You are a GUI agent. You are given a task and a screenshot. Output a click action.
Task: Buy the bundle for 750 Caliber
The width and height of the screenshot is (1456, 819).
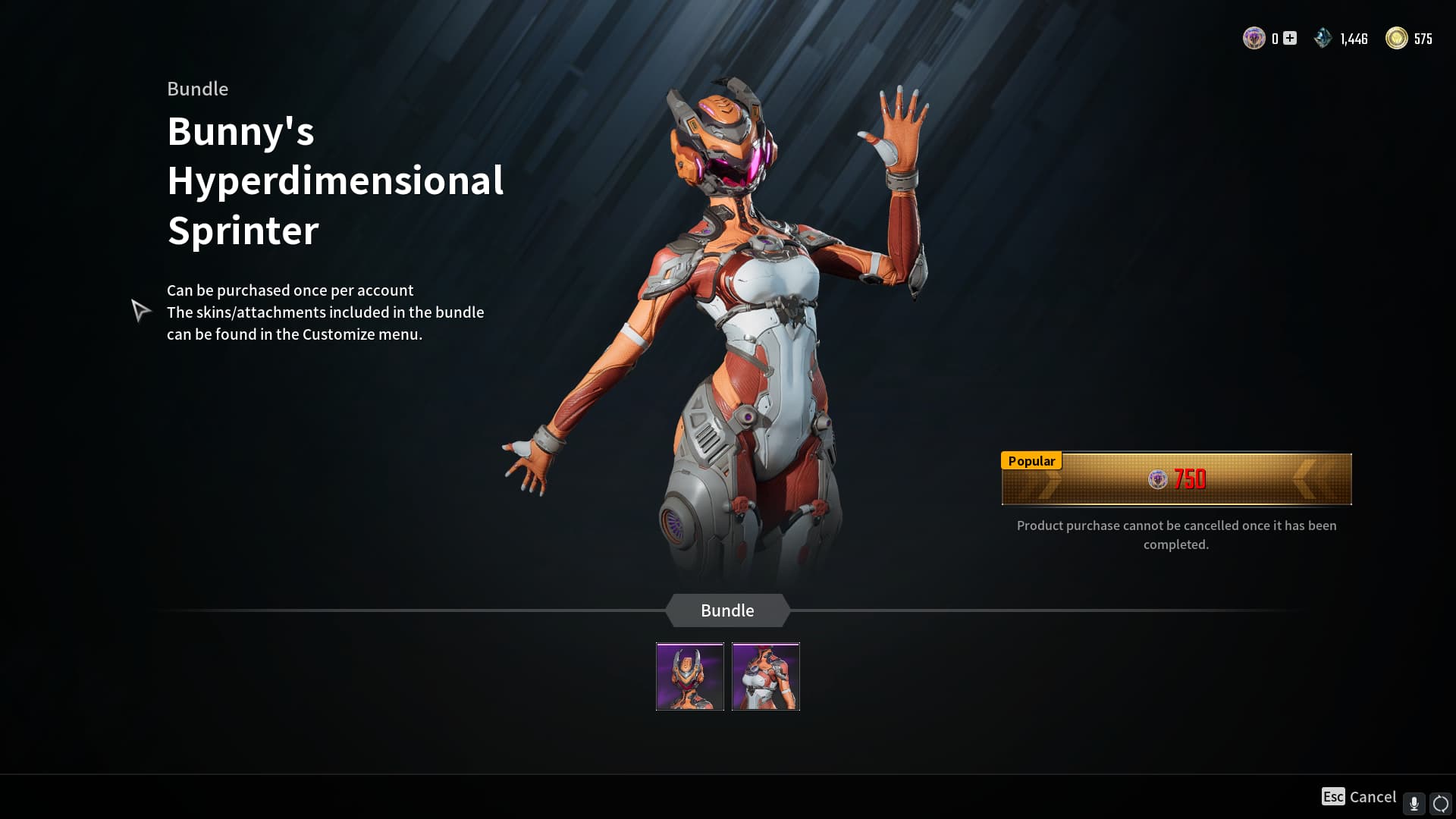(1176, 479)
